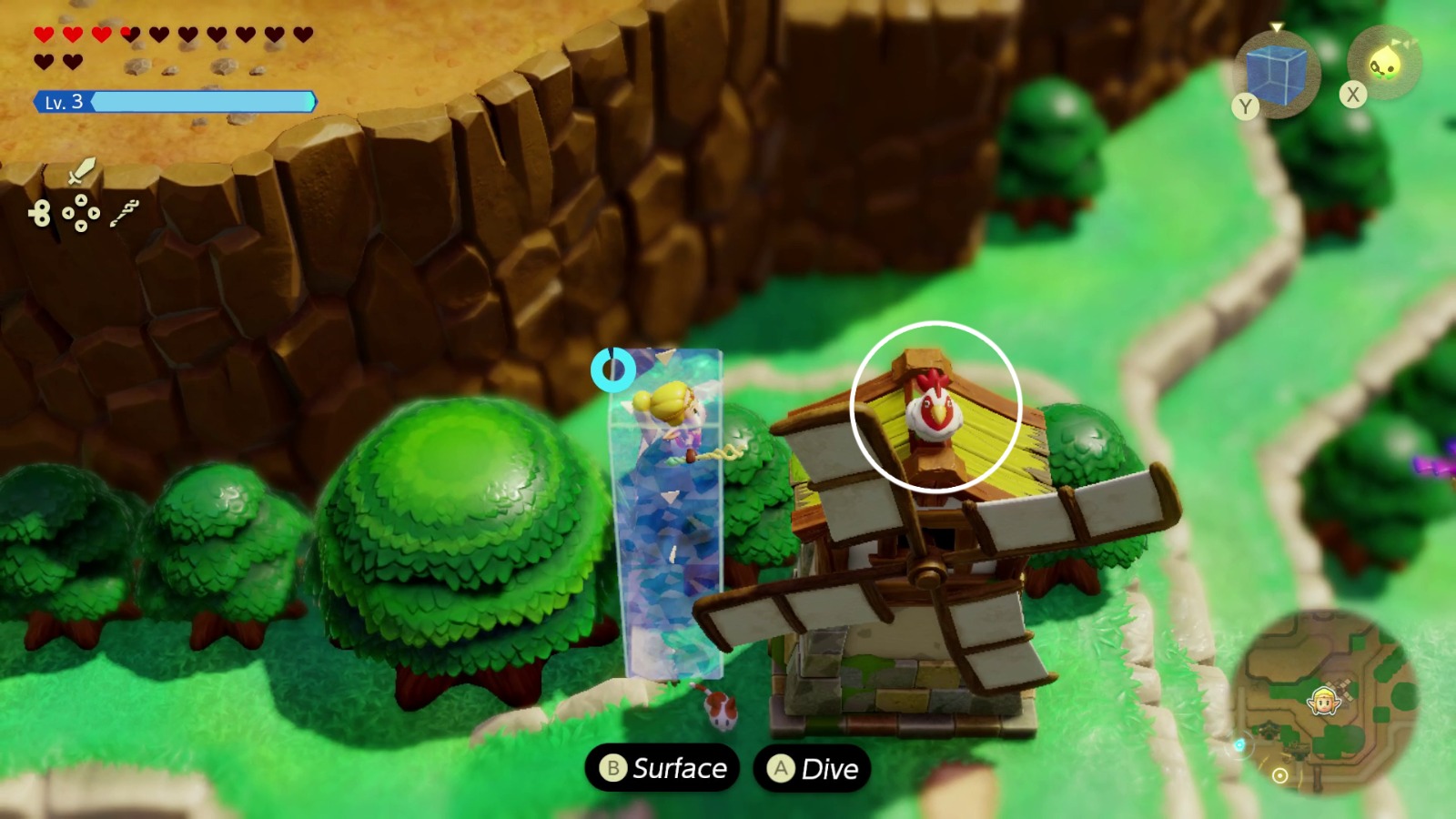The width and height of the screenshot is (1456, 819).
Task: Click the white triangle above diving Link
Action: (x=667, y=358)
